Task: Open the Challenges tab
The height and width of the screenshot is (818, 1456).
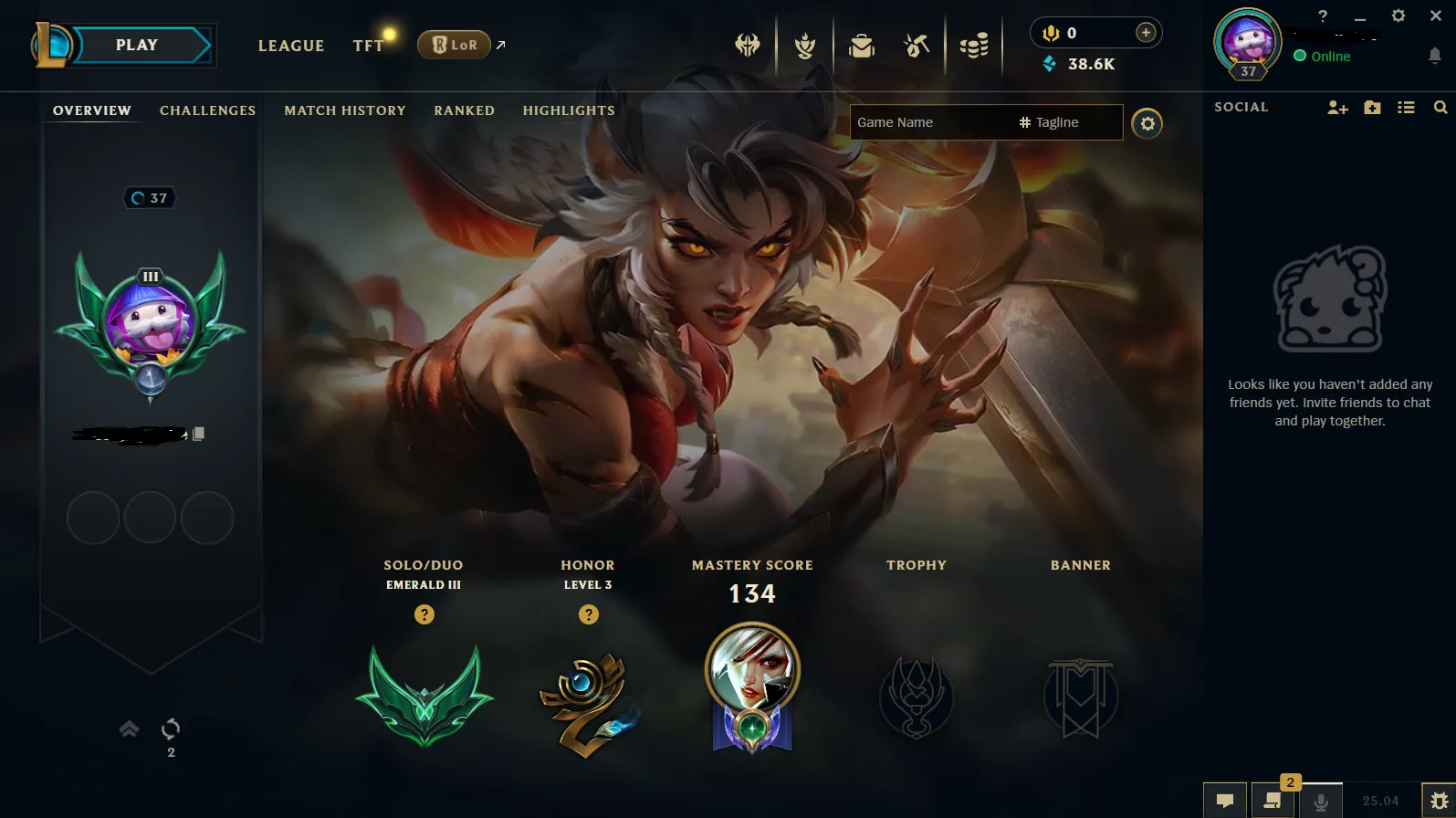Action: pyautogui.click(x=207, y=110)
